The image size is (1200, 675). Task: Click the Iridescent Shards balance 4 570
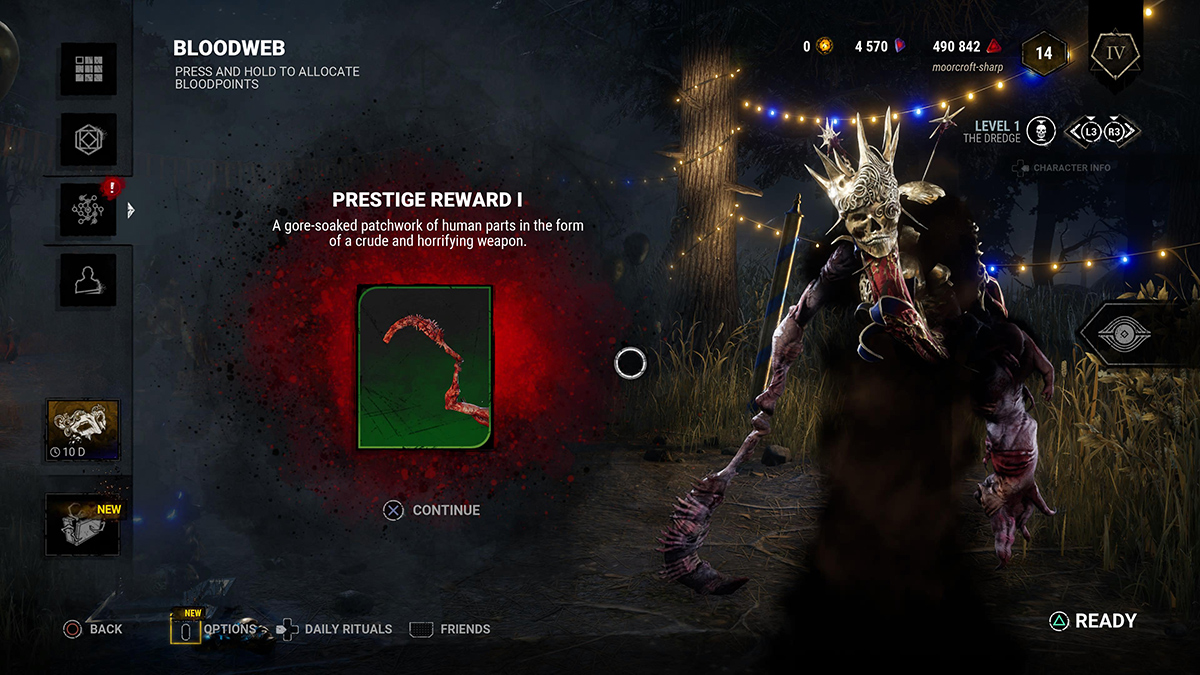pos(880,47)
